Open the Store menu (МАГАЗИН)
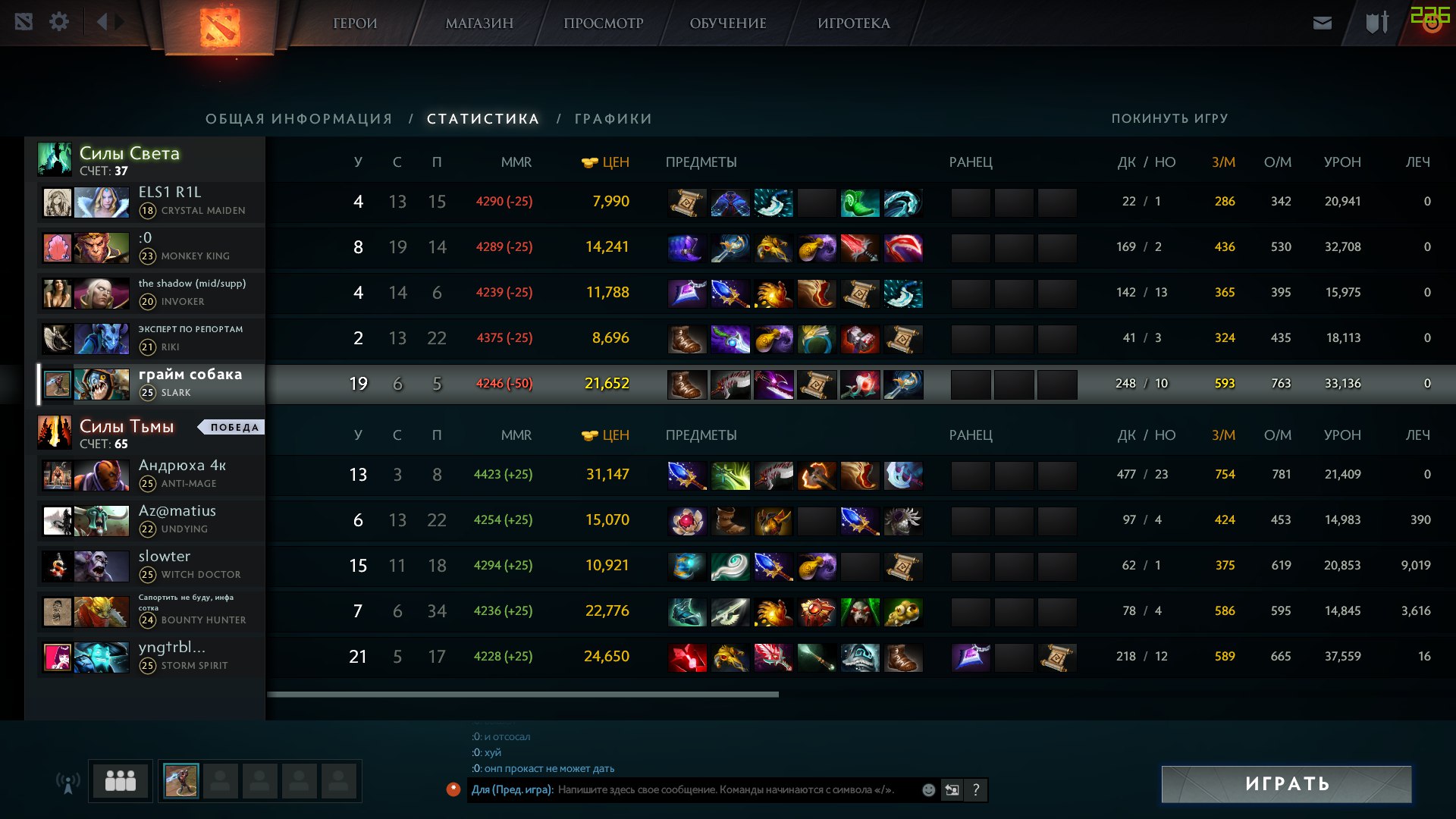Viewport: 1456px width, 819px height. (479, 24)
